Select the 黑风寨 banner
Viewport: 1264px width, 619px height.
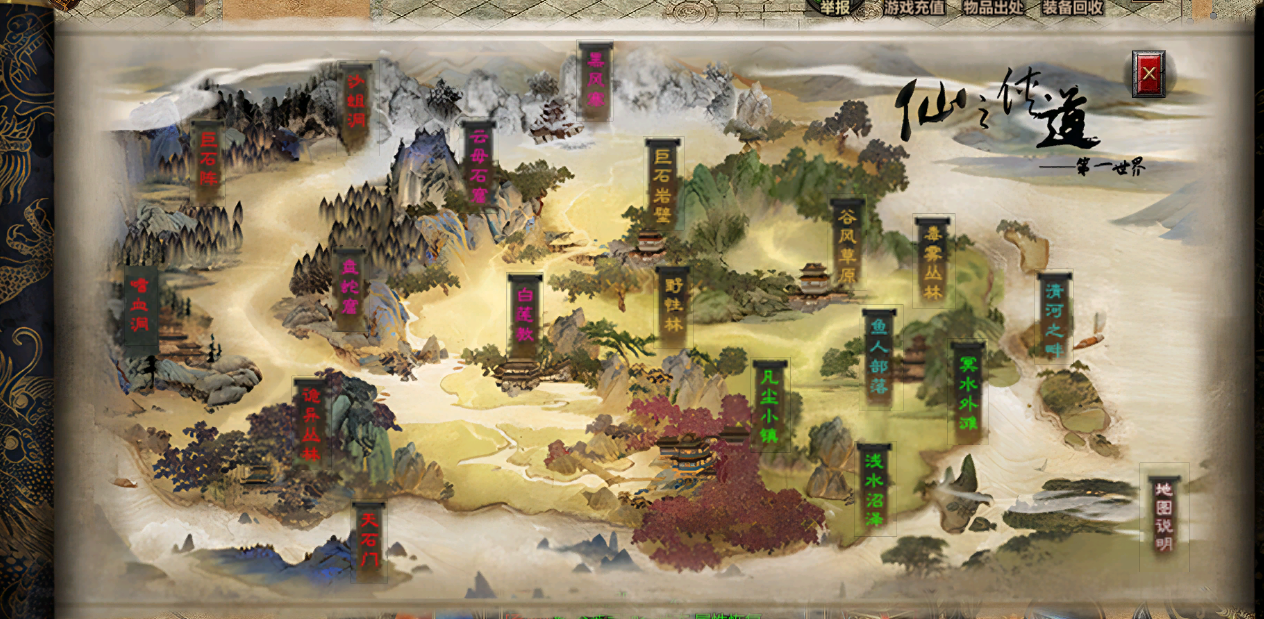pyautogui.click(x=595, y=80)
